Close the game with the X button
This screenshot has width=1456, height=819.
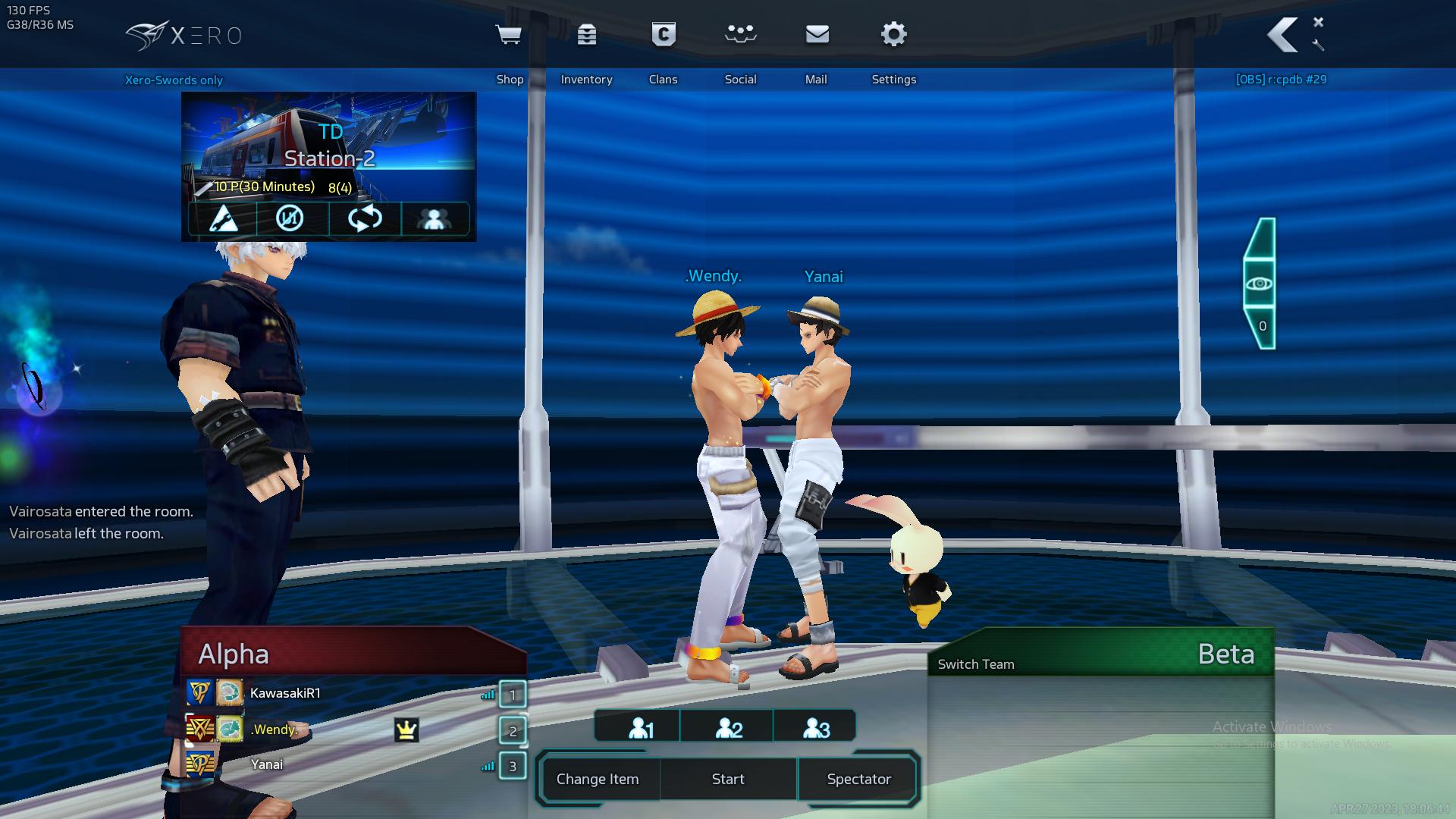coord(1318,22)
